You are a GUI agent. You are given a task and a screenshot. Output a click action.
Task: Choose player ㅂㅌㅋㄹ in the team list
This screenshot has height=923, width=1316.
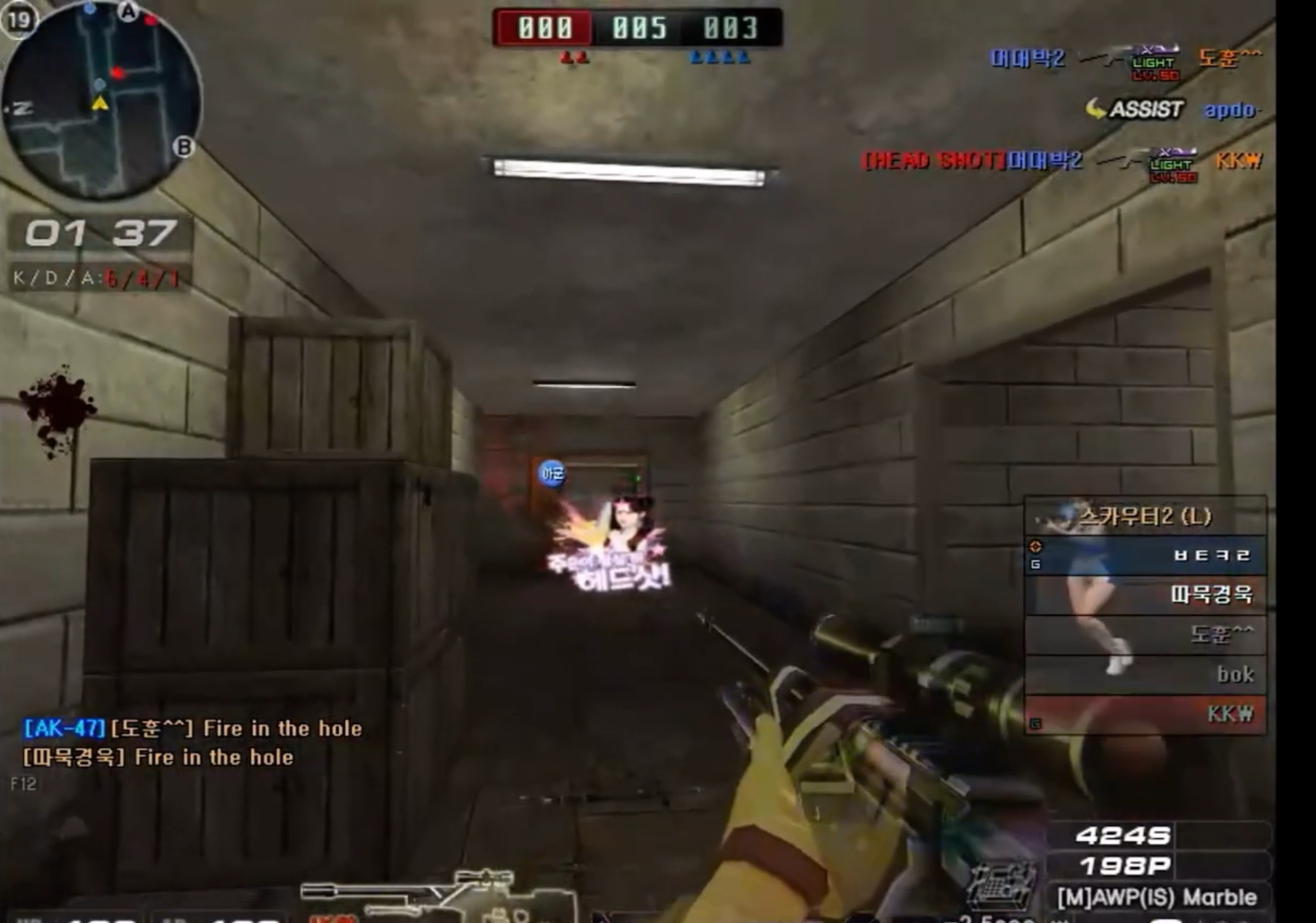1145,556
